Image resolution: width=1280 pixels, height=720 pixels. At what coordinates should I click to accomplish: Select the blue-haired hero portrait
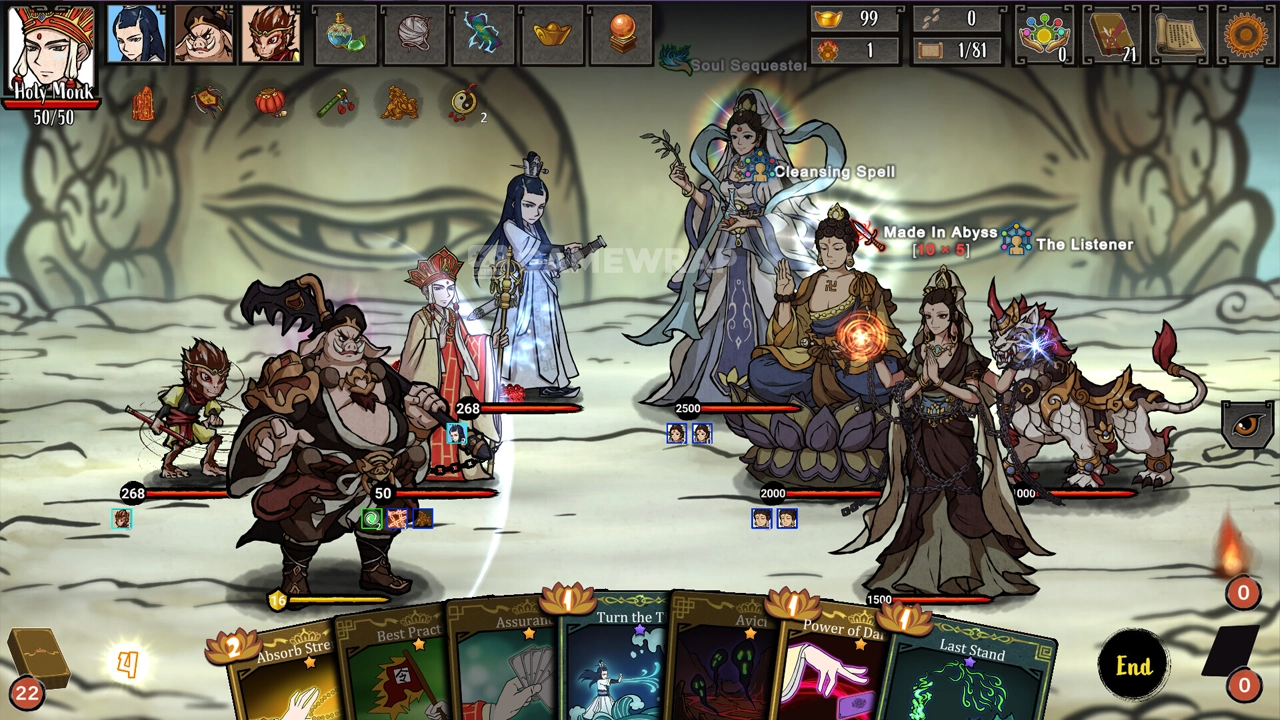pos(136,35)
